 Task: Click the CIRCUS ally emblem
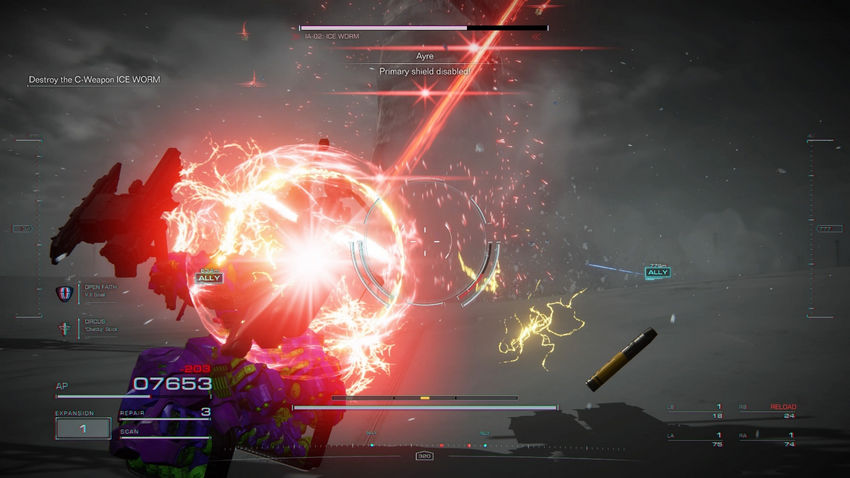tap(62, 327)
